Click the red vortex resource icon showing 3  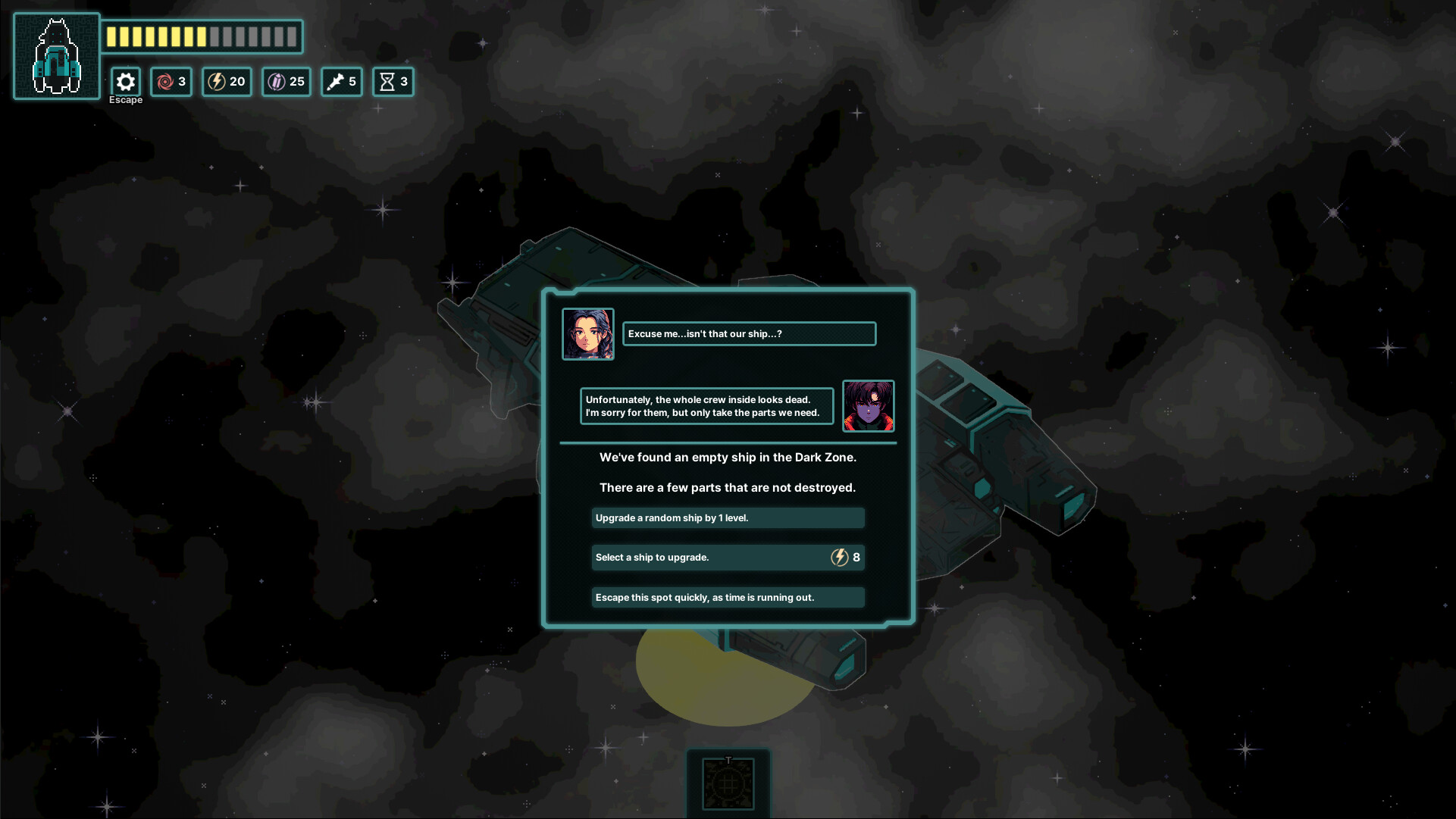[171, 82]
